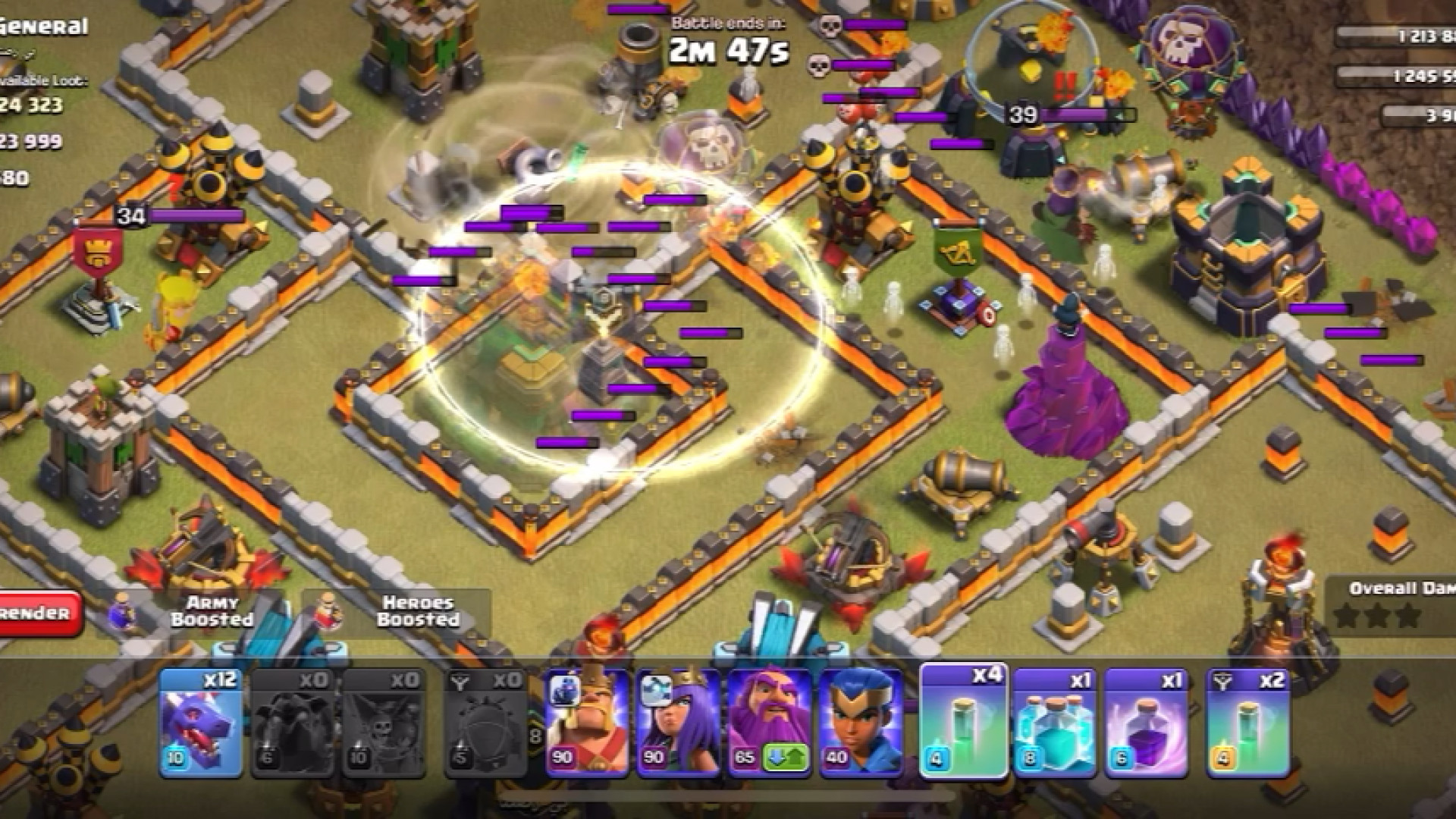
Task: Select the purple Rage spell card
Action: point(1146,722)
